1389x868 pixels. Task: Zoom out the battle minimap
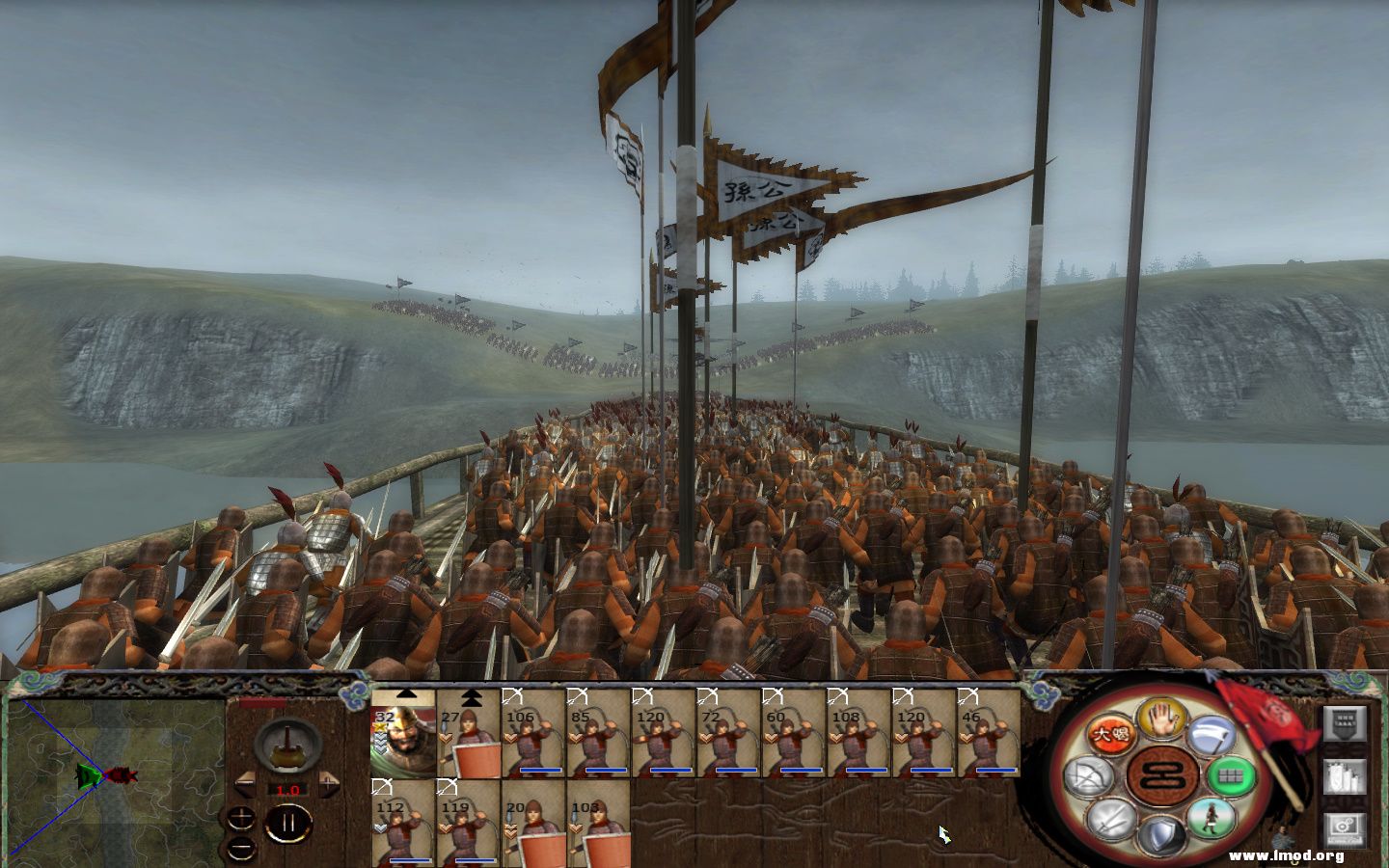pos(241,847)
